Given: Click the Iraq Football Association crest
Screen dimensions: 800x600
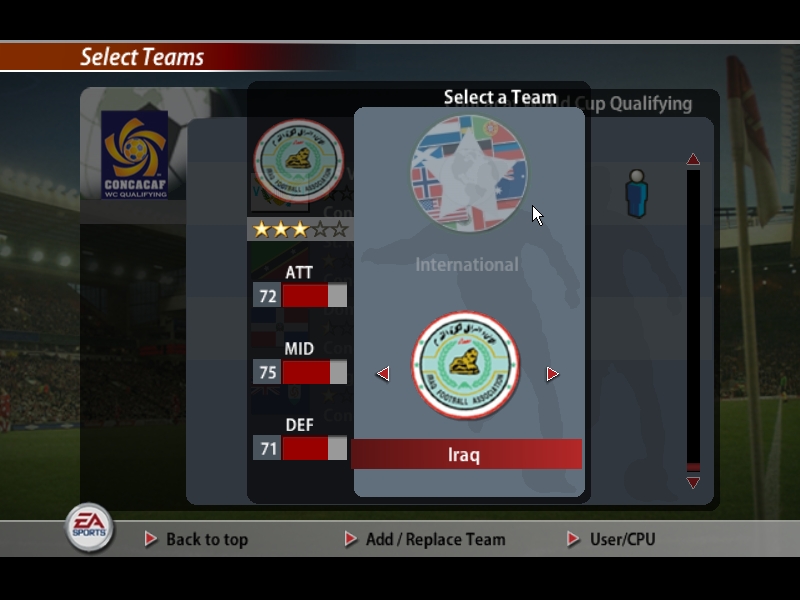Looking at the screenshot, I should coord(466,366).
